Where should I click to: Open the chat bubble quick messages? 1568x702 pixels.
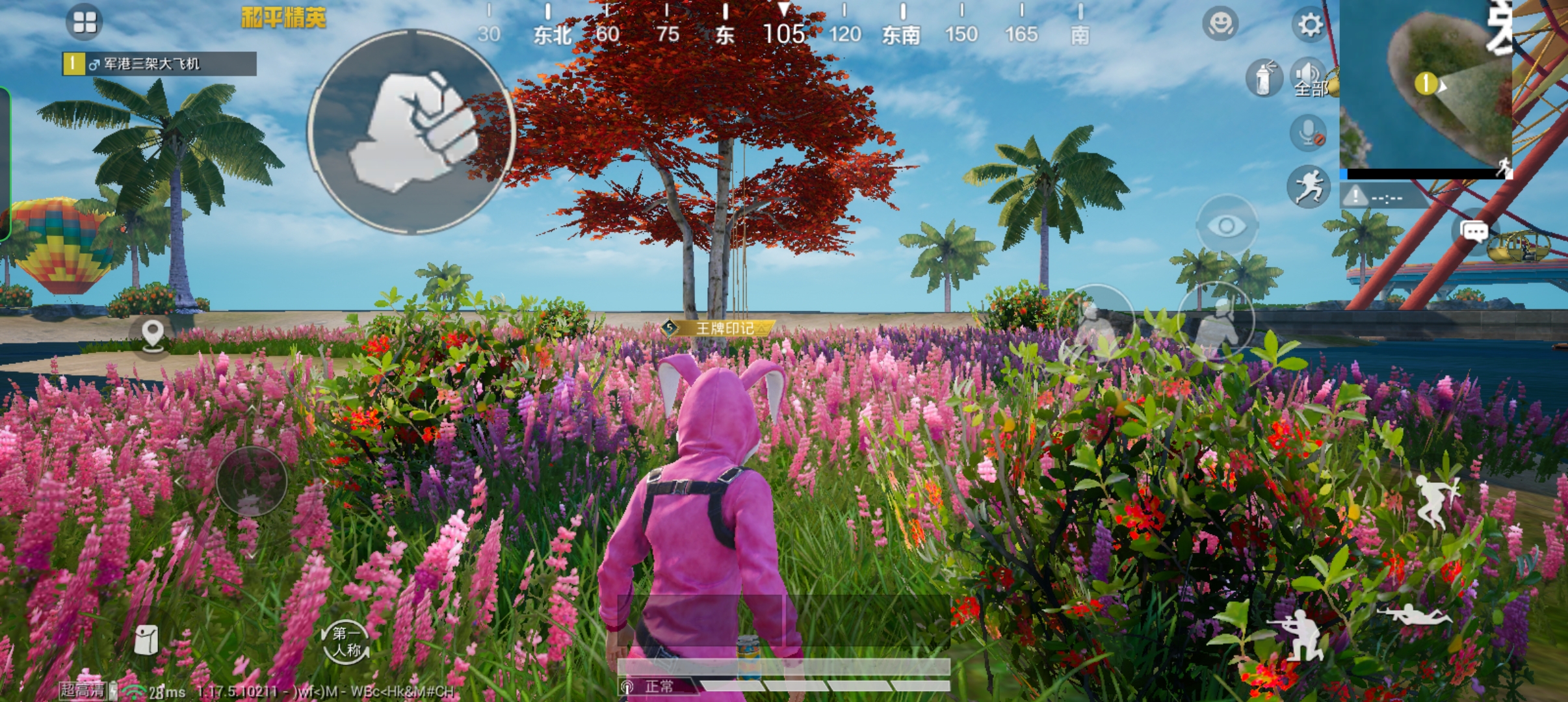[x=1474, y=231]
